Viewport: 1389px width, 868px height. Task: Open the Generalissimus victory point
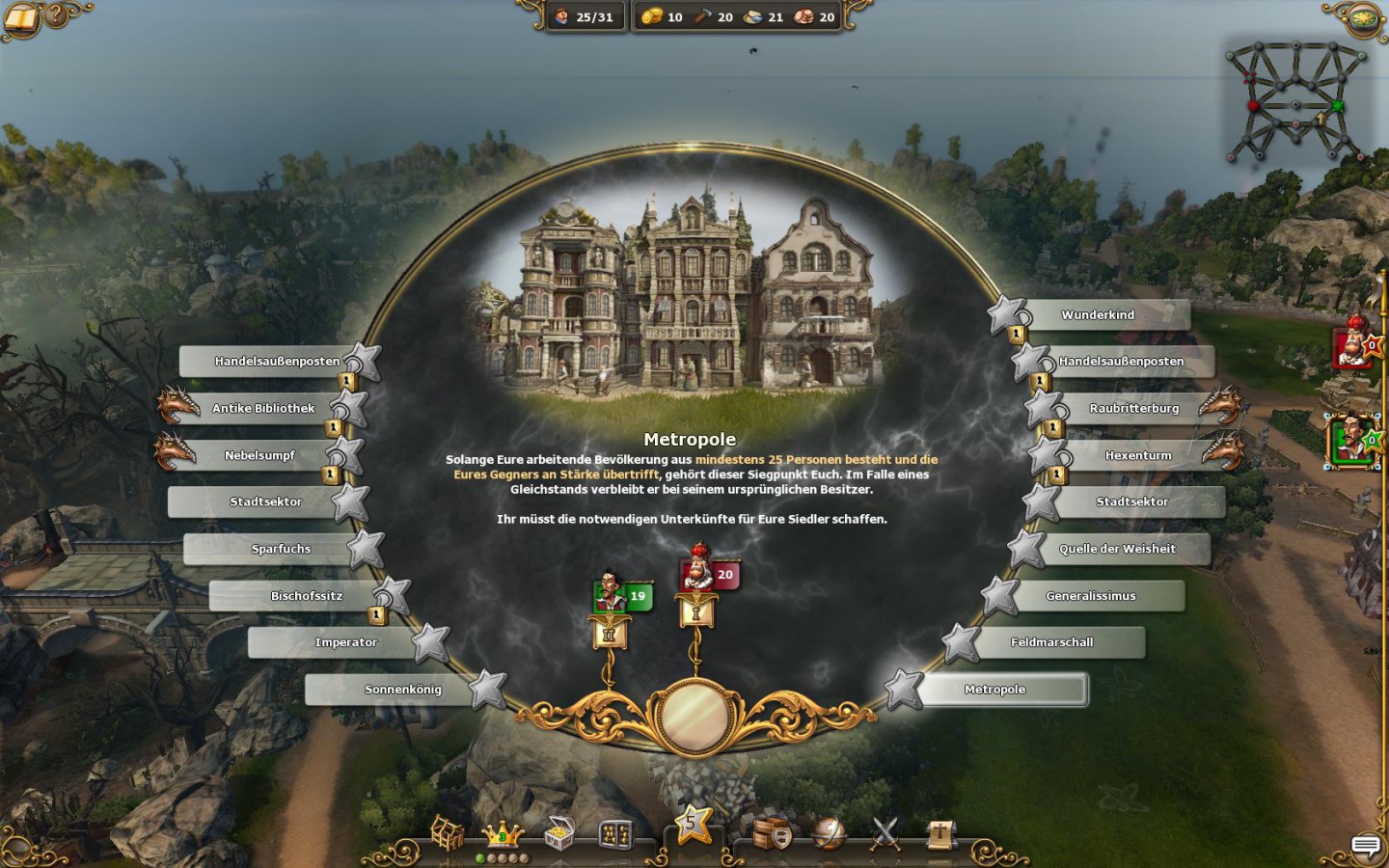(1090, 596)
